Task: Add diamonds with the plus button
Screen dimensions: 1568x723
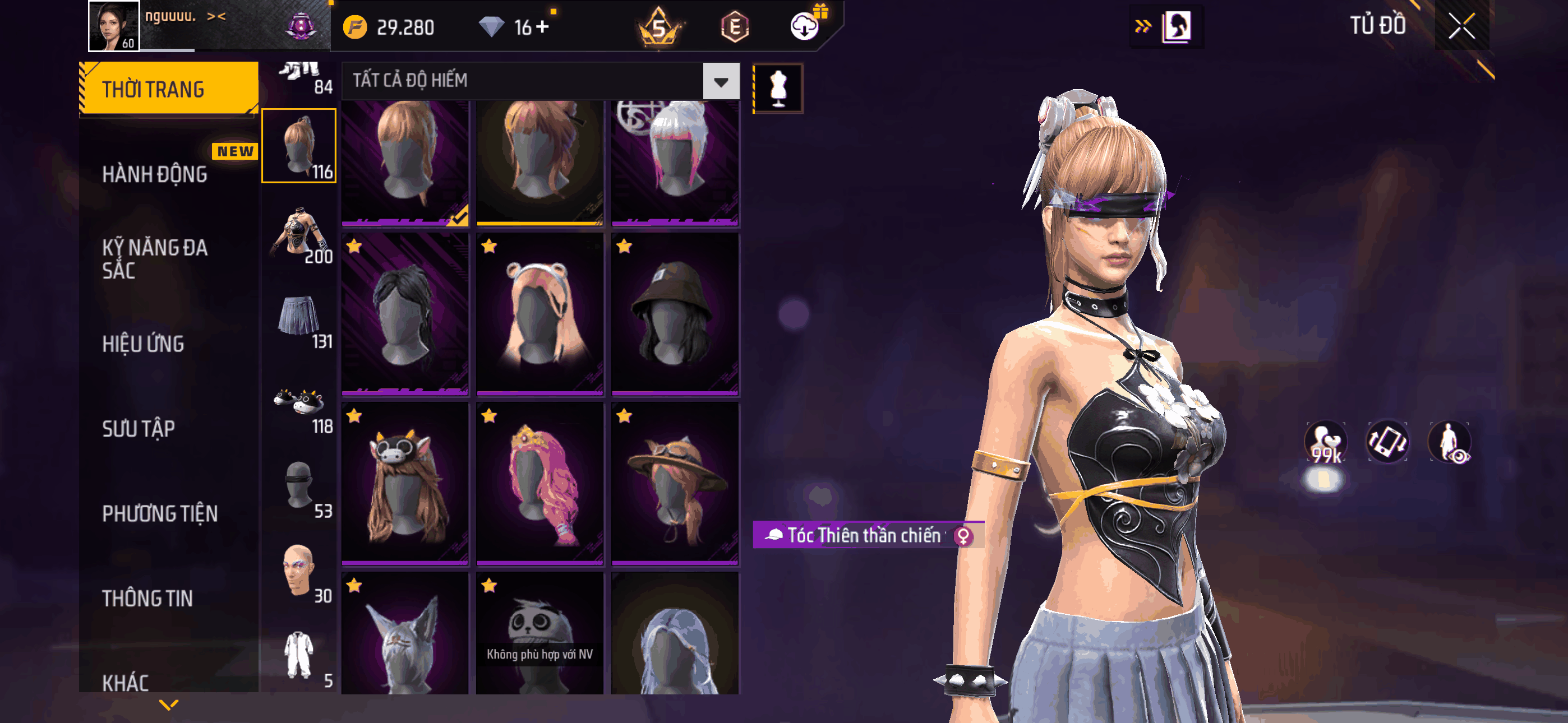Action: click(x=543, y=27)
